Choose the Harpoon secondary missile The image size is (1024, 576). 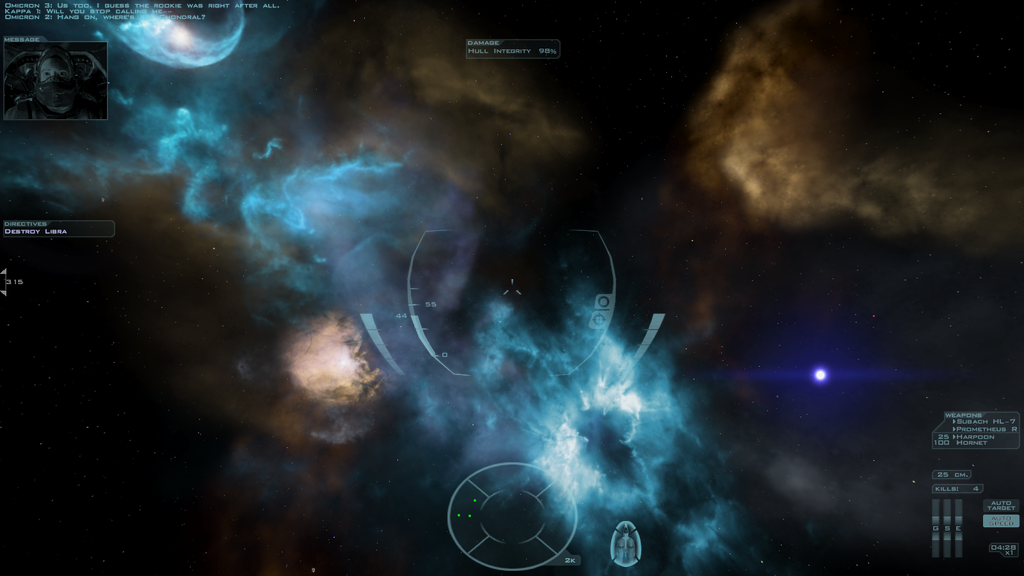pyautogui.click(x=976, y=436)
